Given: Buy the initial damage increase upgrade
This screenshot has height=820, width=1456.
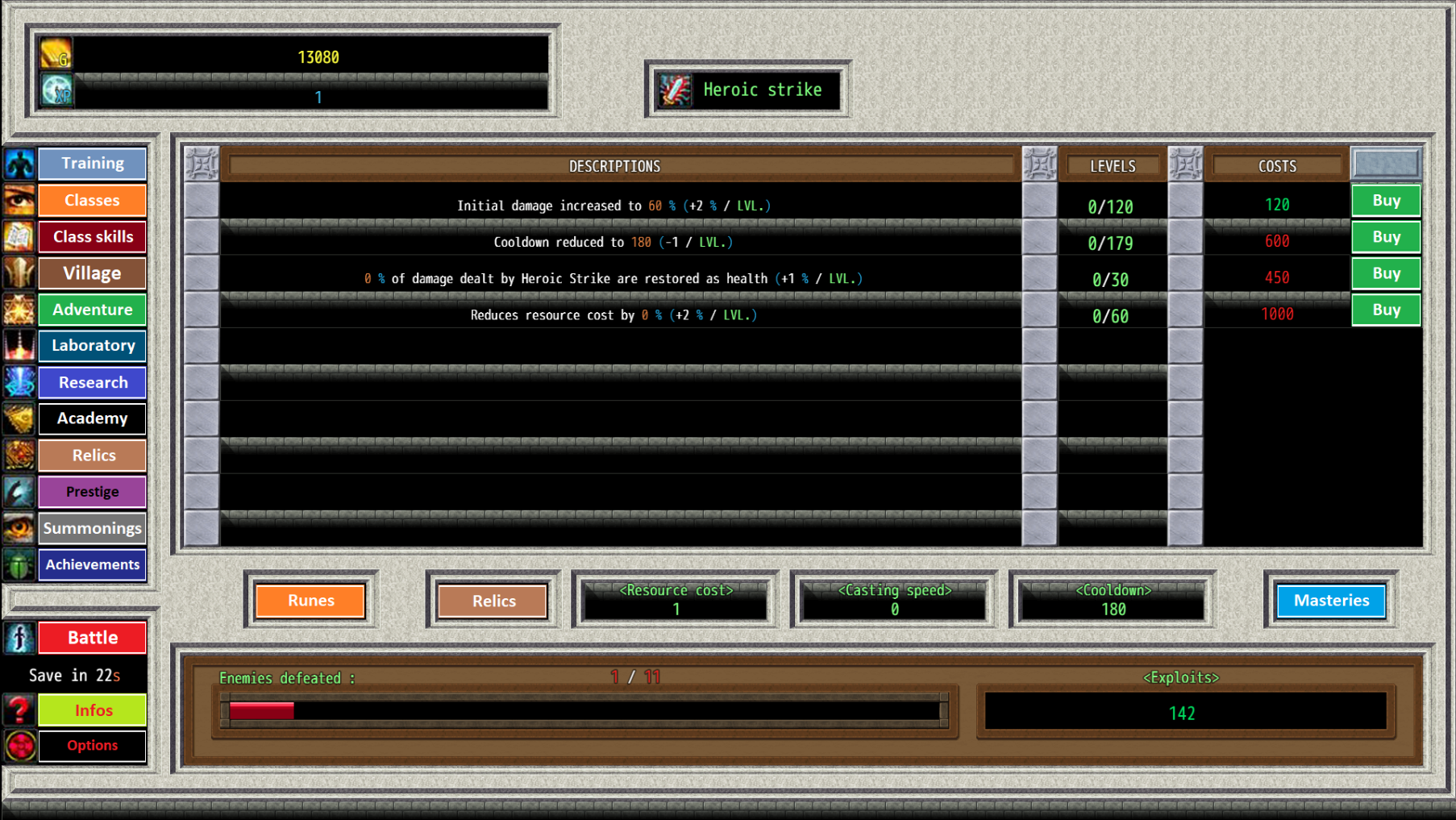Looking at the screenshot, I should 1385,200.
